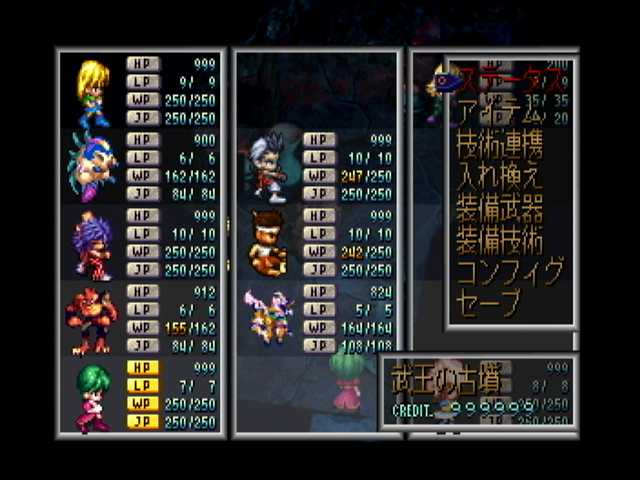
Task: Pick the blue spiky-haired party member
Action: 92,167
